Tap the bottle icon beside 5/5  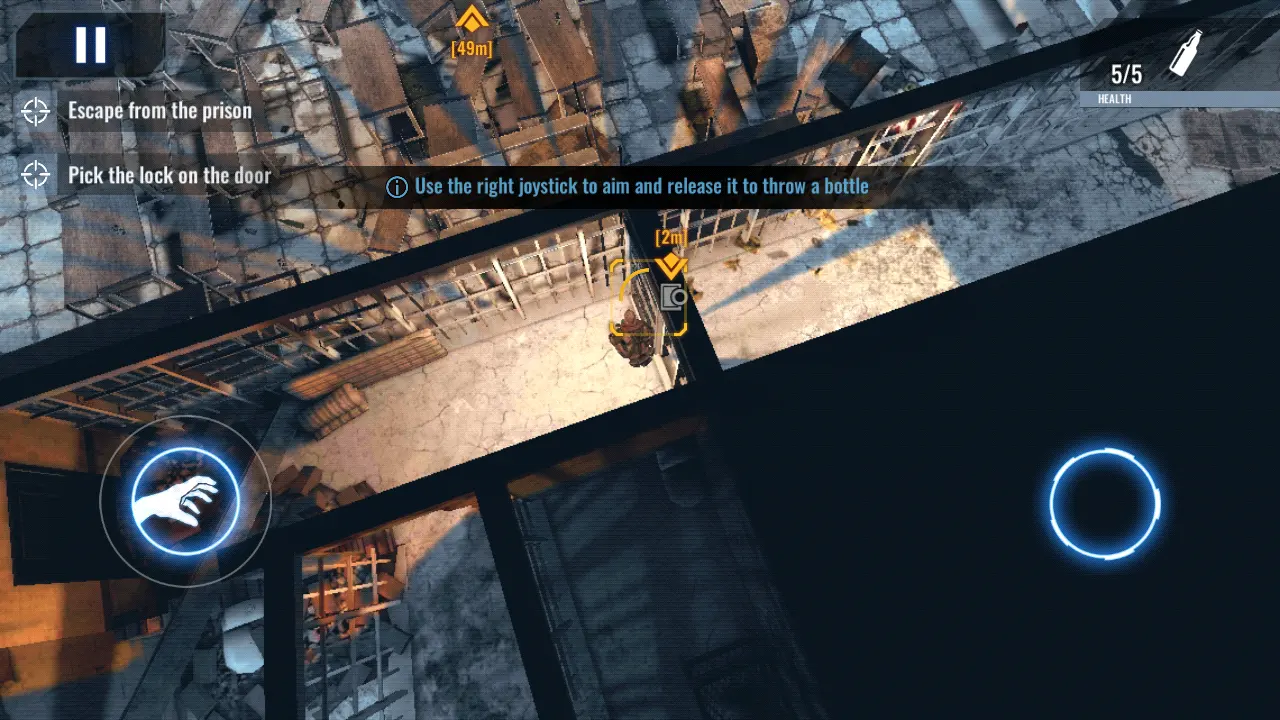(x=1183, y=55)
